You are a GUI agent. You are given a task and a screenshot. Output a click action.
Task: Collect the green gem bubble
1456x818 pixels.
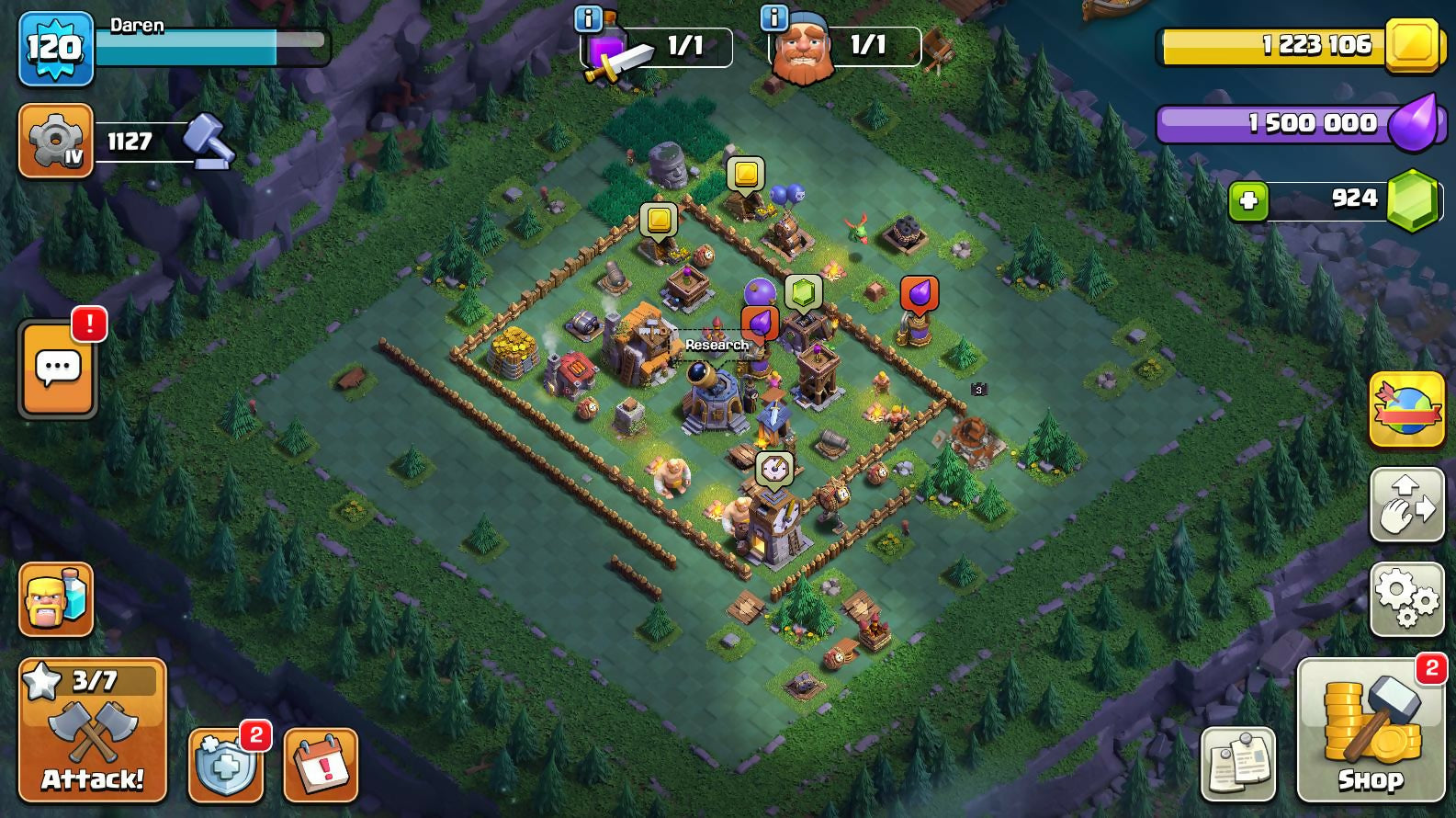803,293
